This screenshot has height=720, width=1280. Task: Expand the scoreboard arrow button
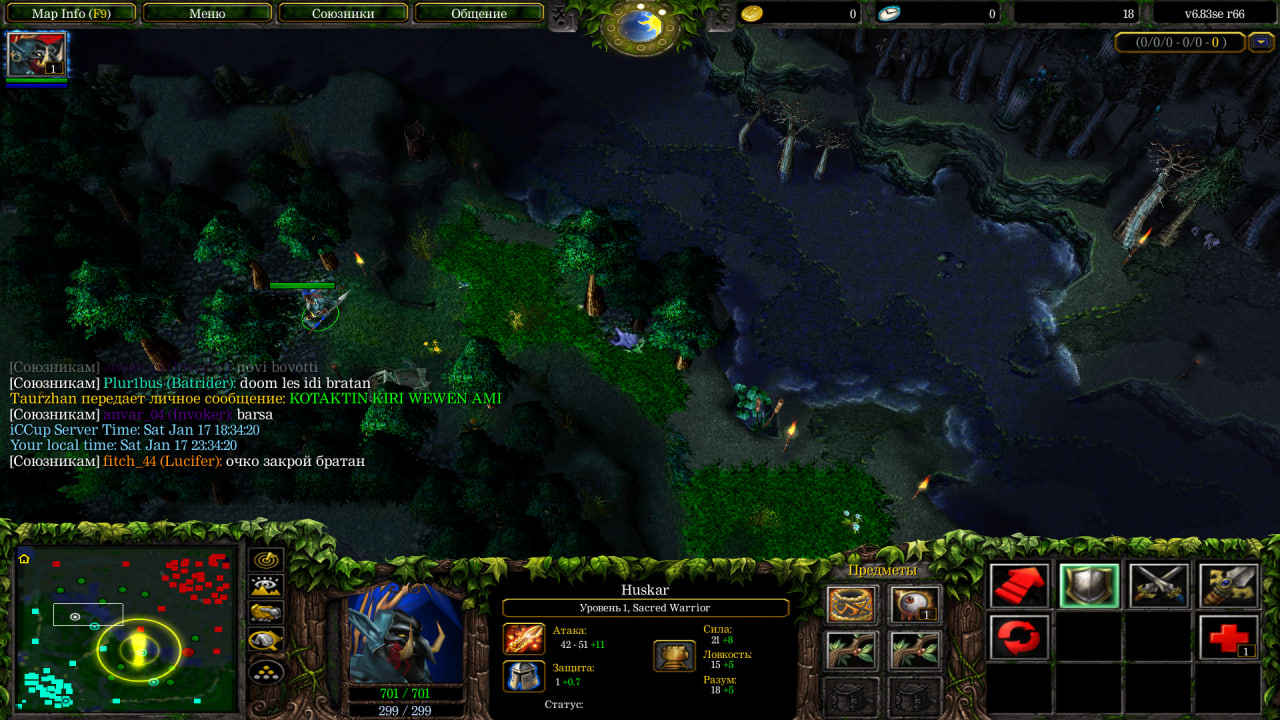[x=1261, y=42]
